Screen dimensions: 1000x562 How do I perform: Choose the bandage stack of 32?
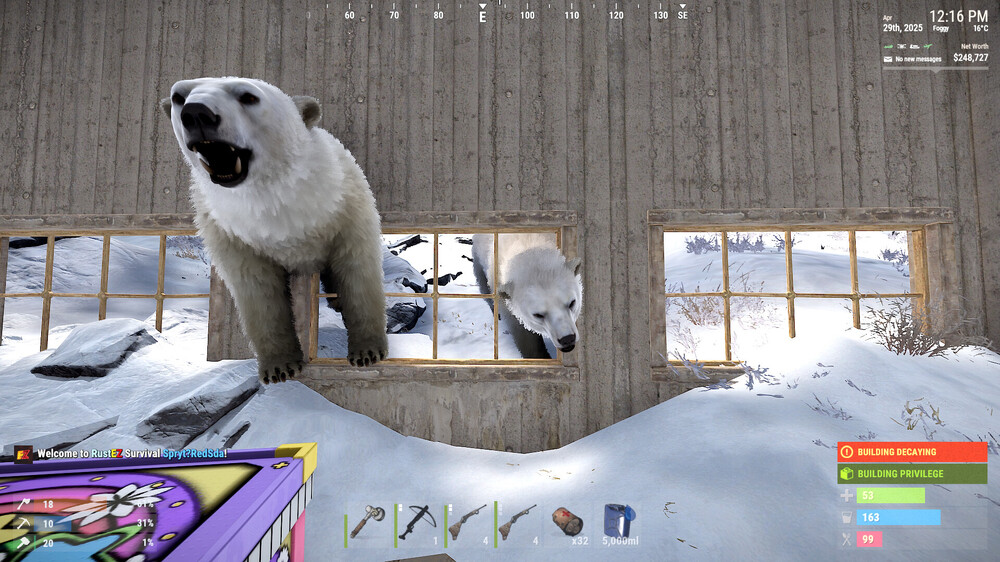point(568,522)
